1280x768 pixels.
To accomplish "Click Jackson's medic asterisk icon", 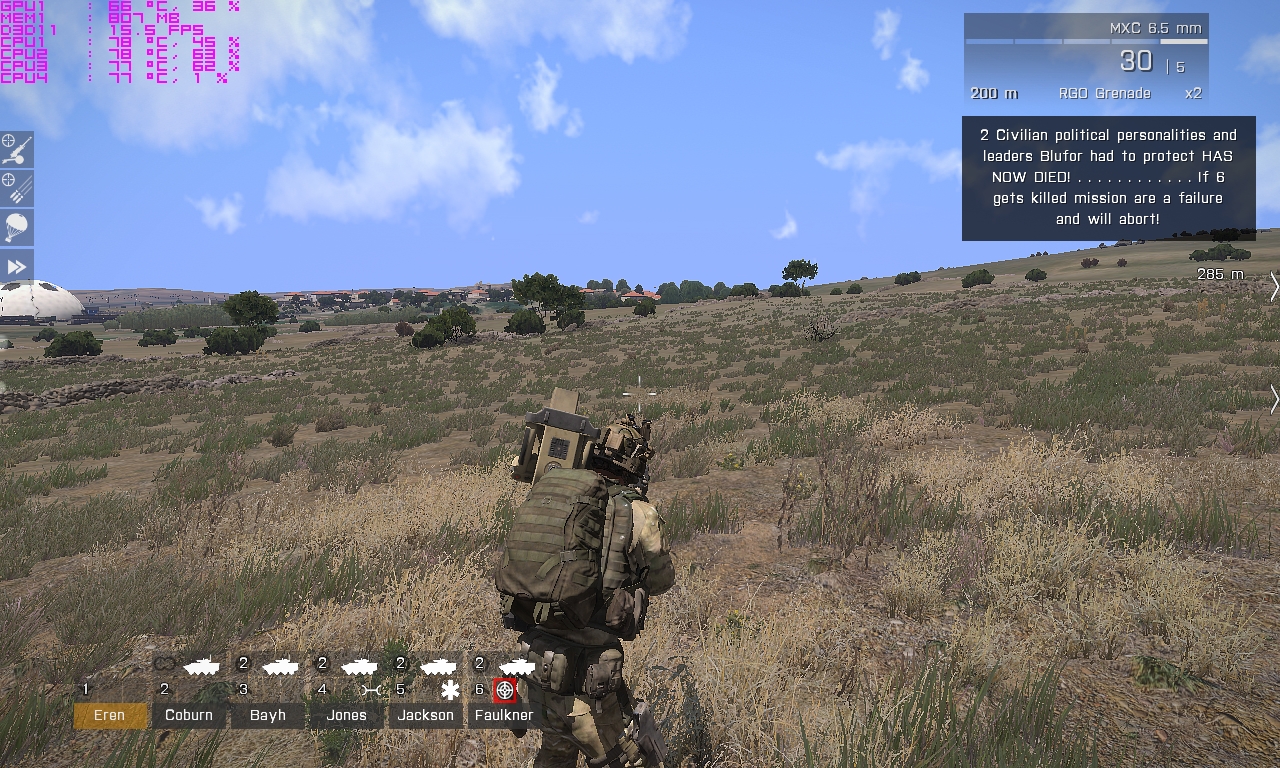I will click(450, 690).
